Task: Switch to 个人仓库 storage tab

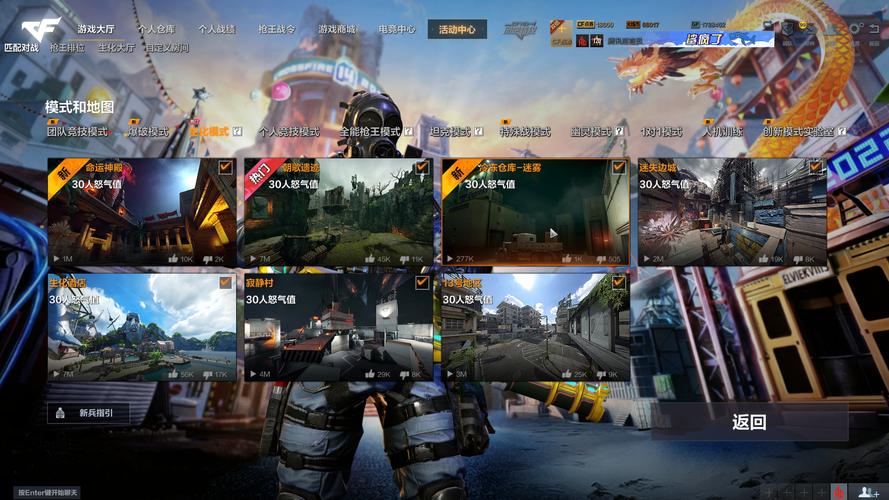Action: click(157, 30)
